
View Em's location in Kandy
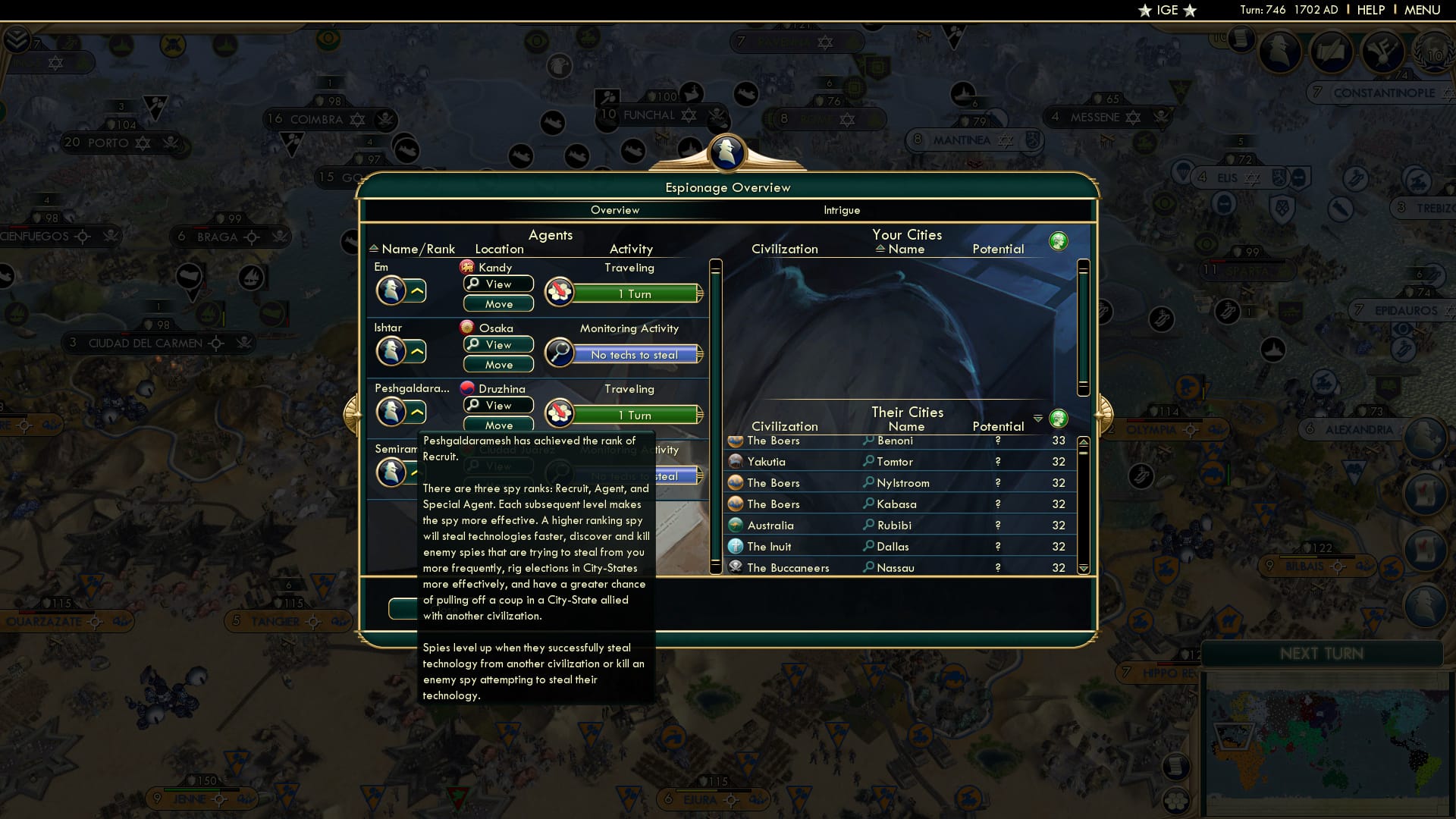pyautogui.click(x=498, y=284)
